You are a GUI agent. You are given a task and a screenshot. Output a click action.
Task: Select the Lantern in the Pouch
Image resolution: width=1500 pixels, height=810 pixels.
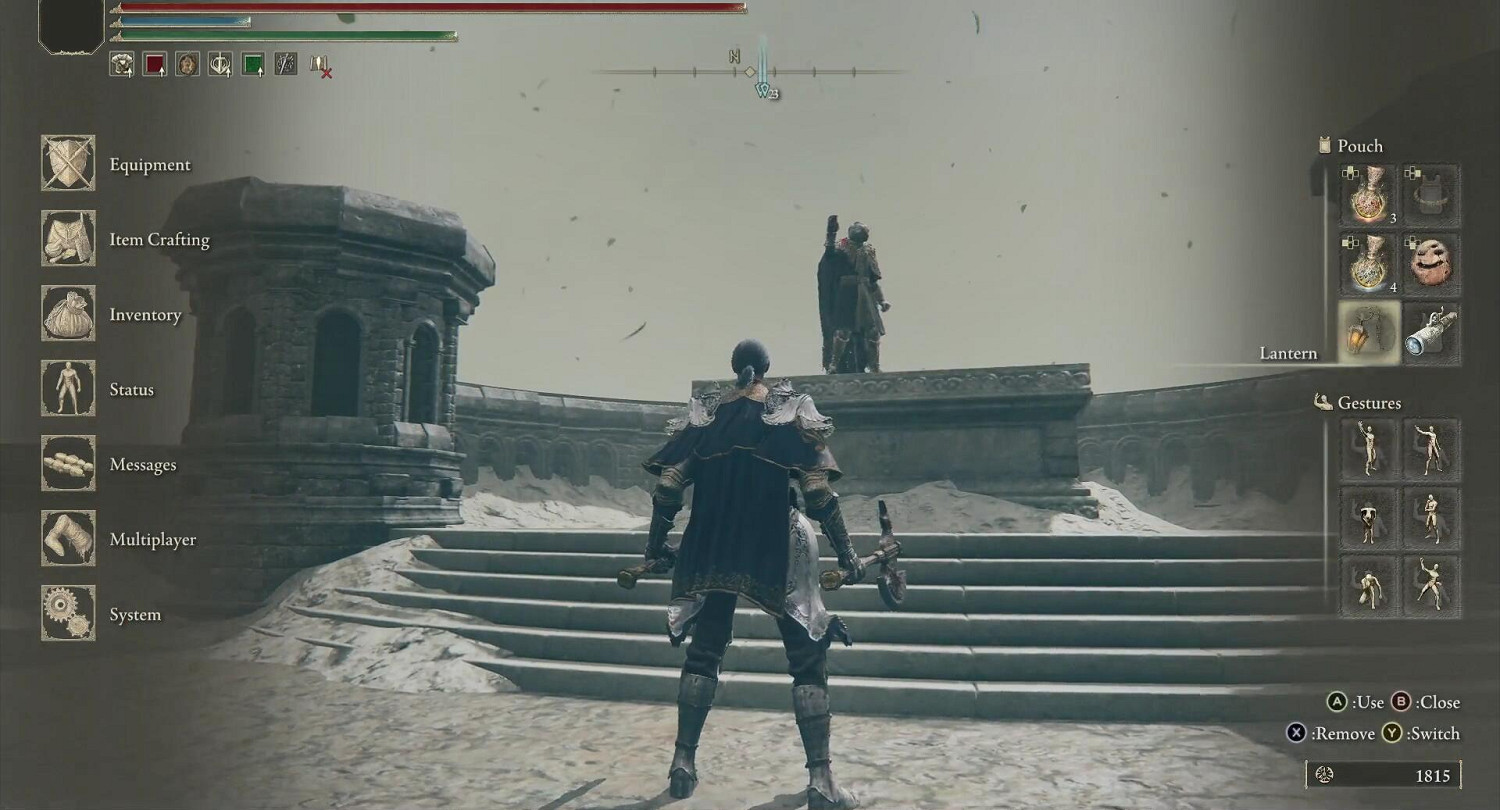coord(1366,332)
